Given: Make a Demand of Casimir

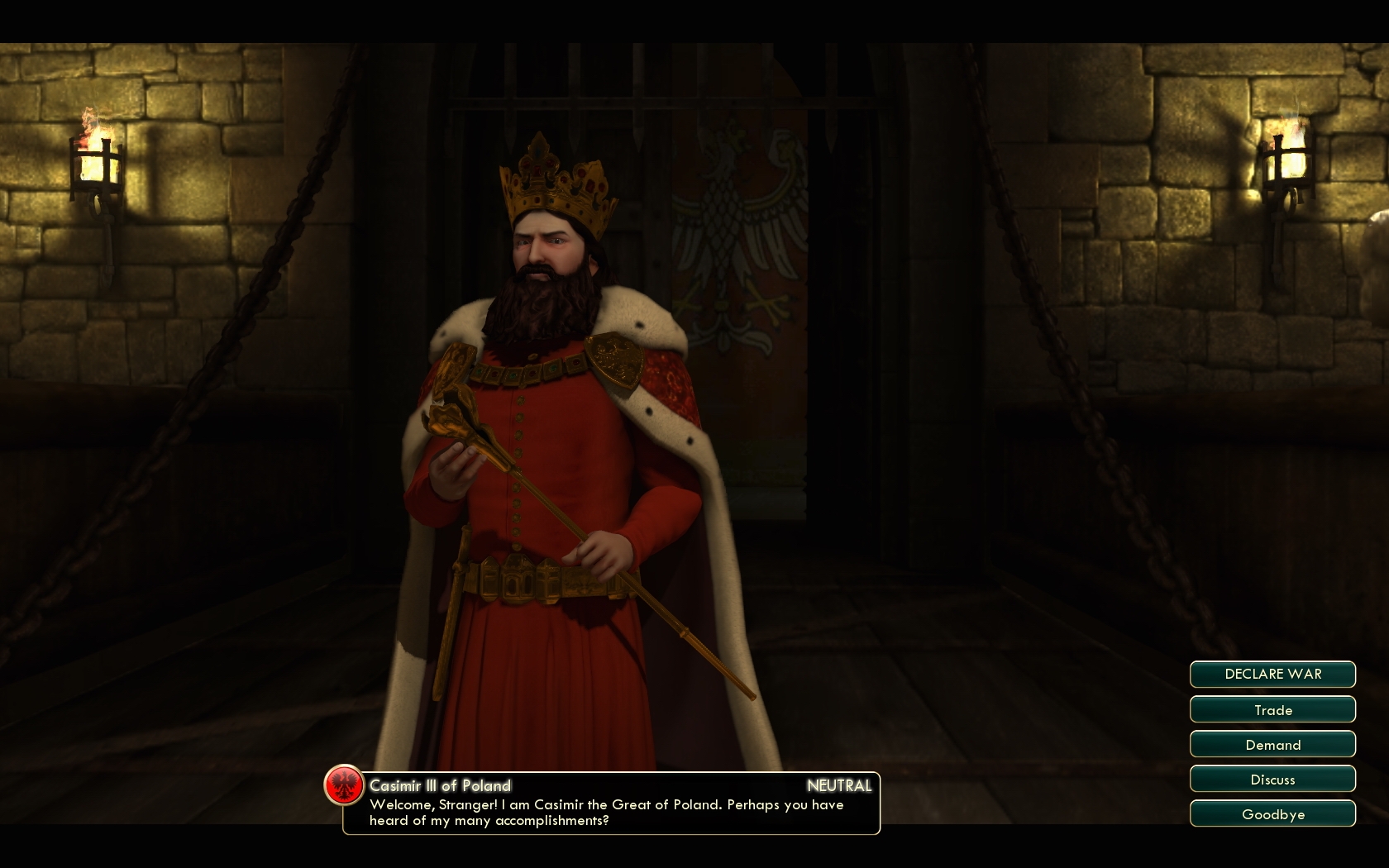Looking at the screenshot, I should [1272, 744].
